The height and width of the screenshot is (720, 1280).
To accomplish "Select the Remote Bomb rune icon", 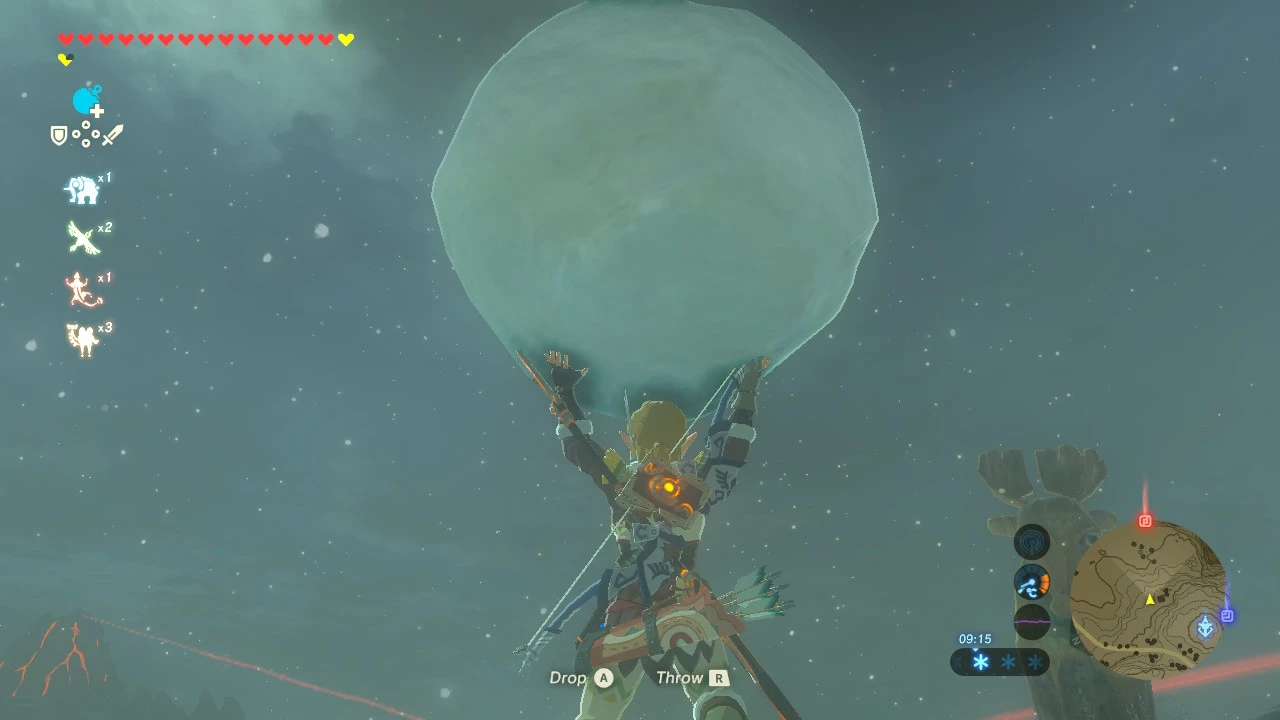I will pyautogui.click(x=87, y=101).
